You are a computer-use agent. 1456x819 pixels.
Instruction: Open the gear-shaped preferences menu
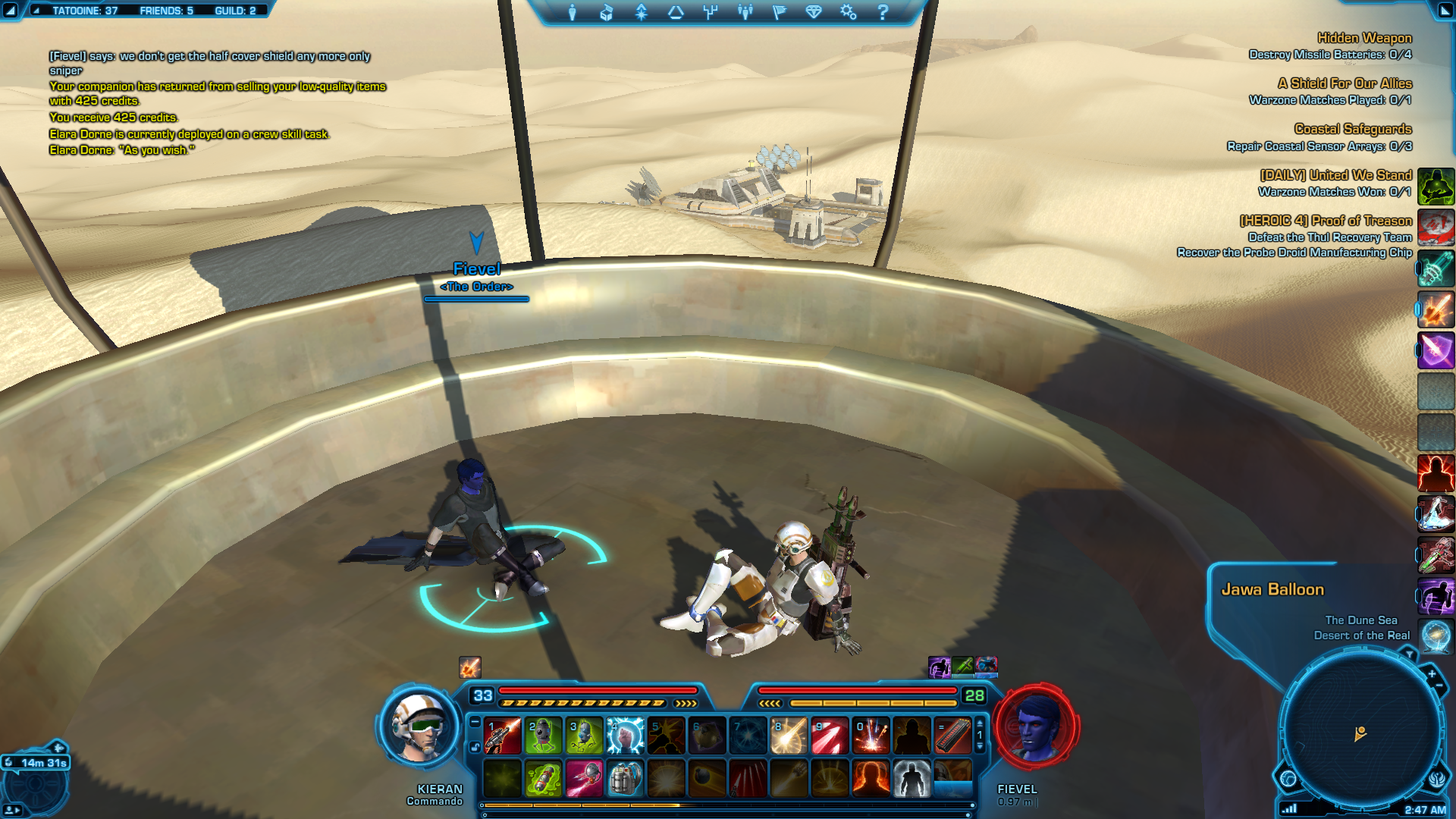(x=848, y=12)
